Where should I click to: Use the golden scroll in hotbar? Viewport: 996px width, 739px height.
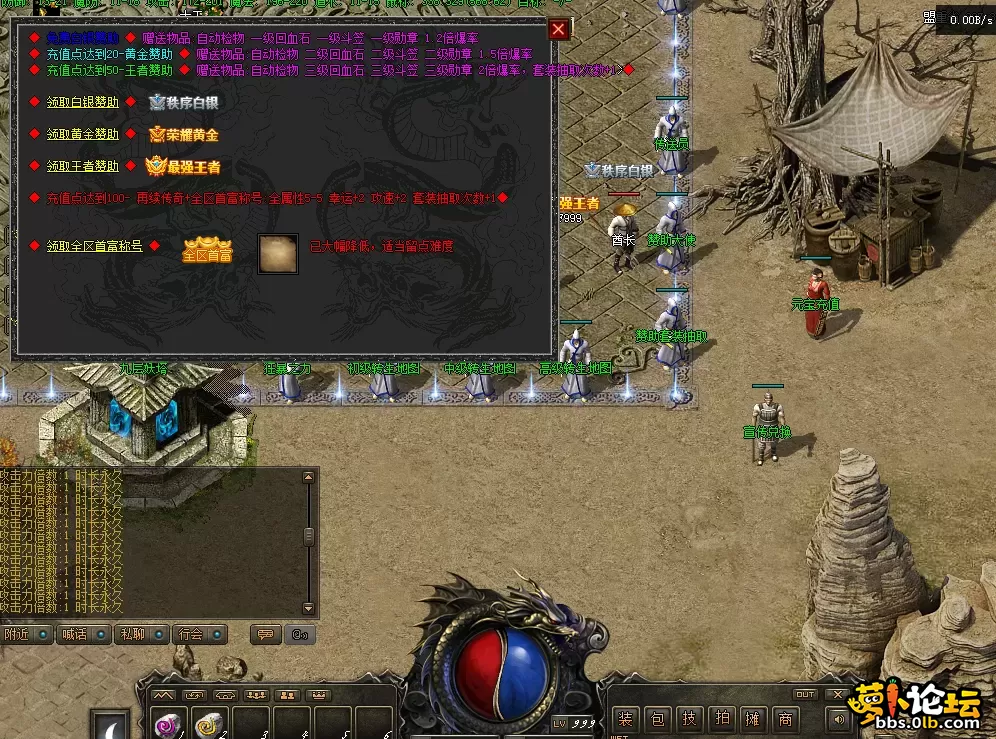(209, 724)
